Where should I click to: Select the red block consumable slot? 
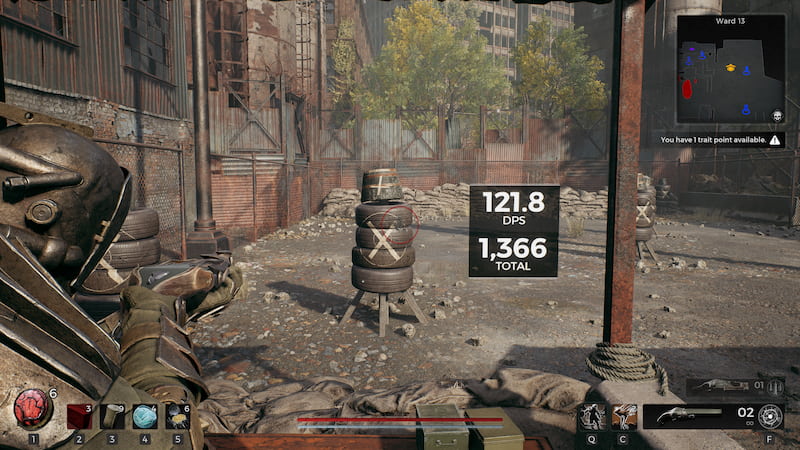(79, 416)
